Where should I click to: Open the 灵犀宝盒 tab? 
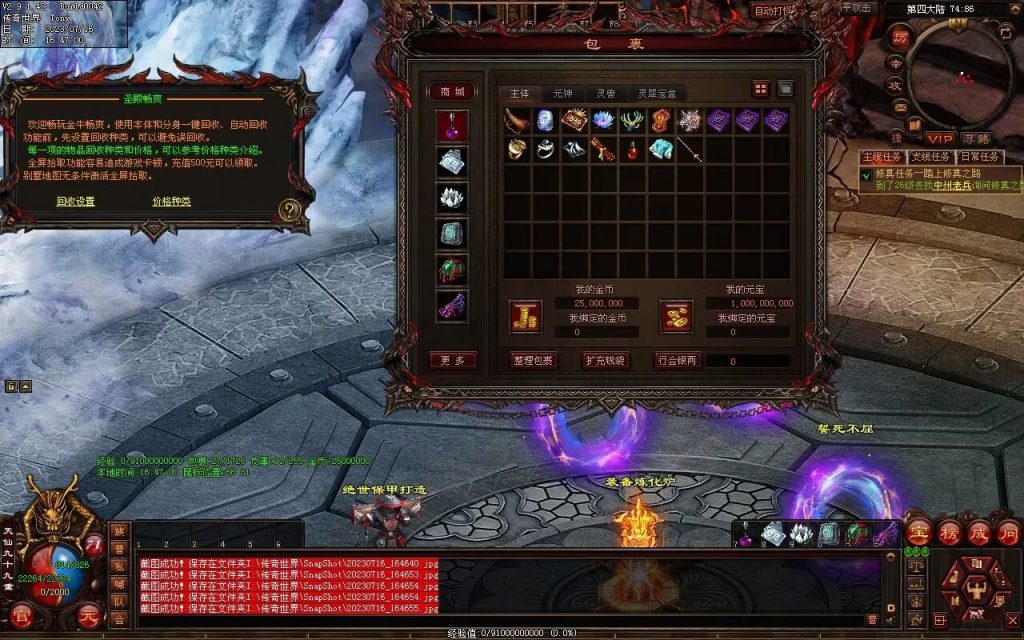tap(657, 93)
